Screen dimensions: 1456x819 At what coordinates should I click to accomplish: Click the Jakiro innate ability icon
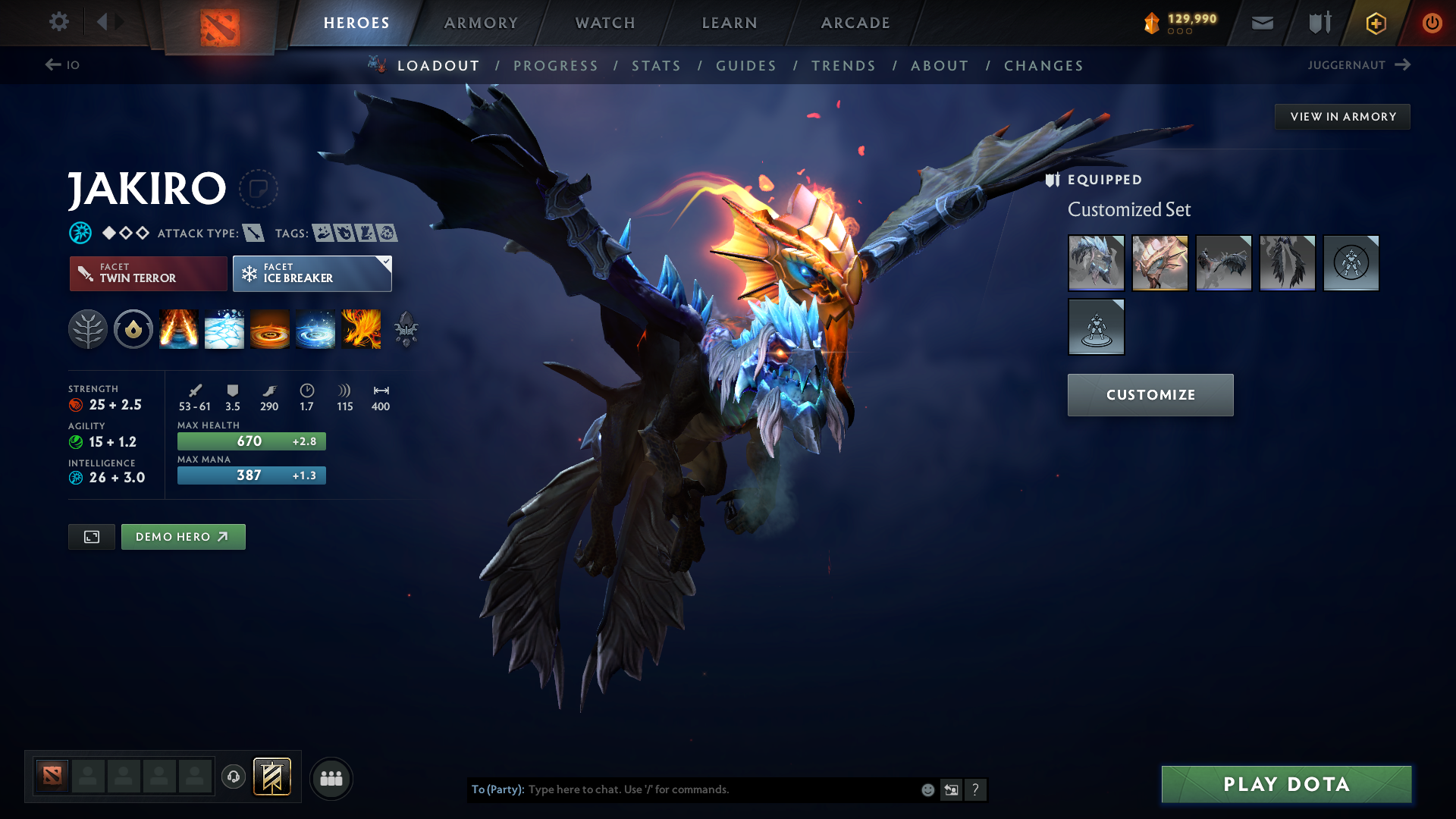coord(133,329)
